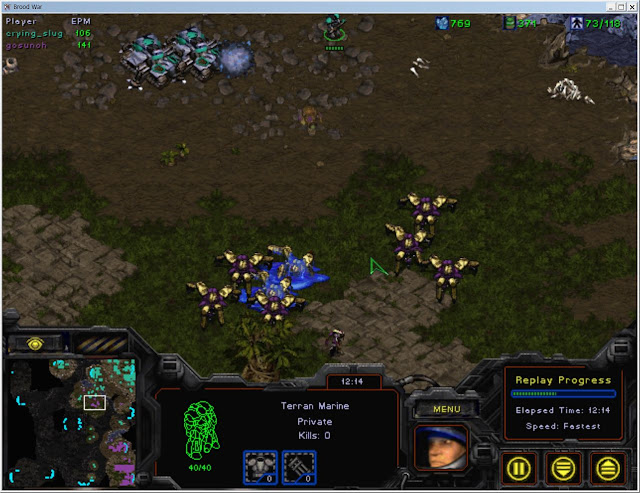Pause the replay playback
The image size is (640, 493).
click(x=518, y=465)
